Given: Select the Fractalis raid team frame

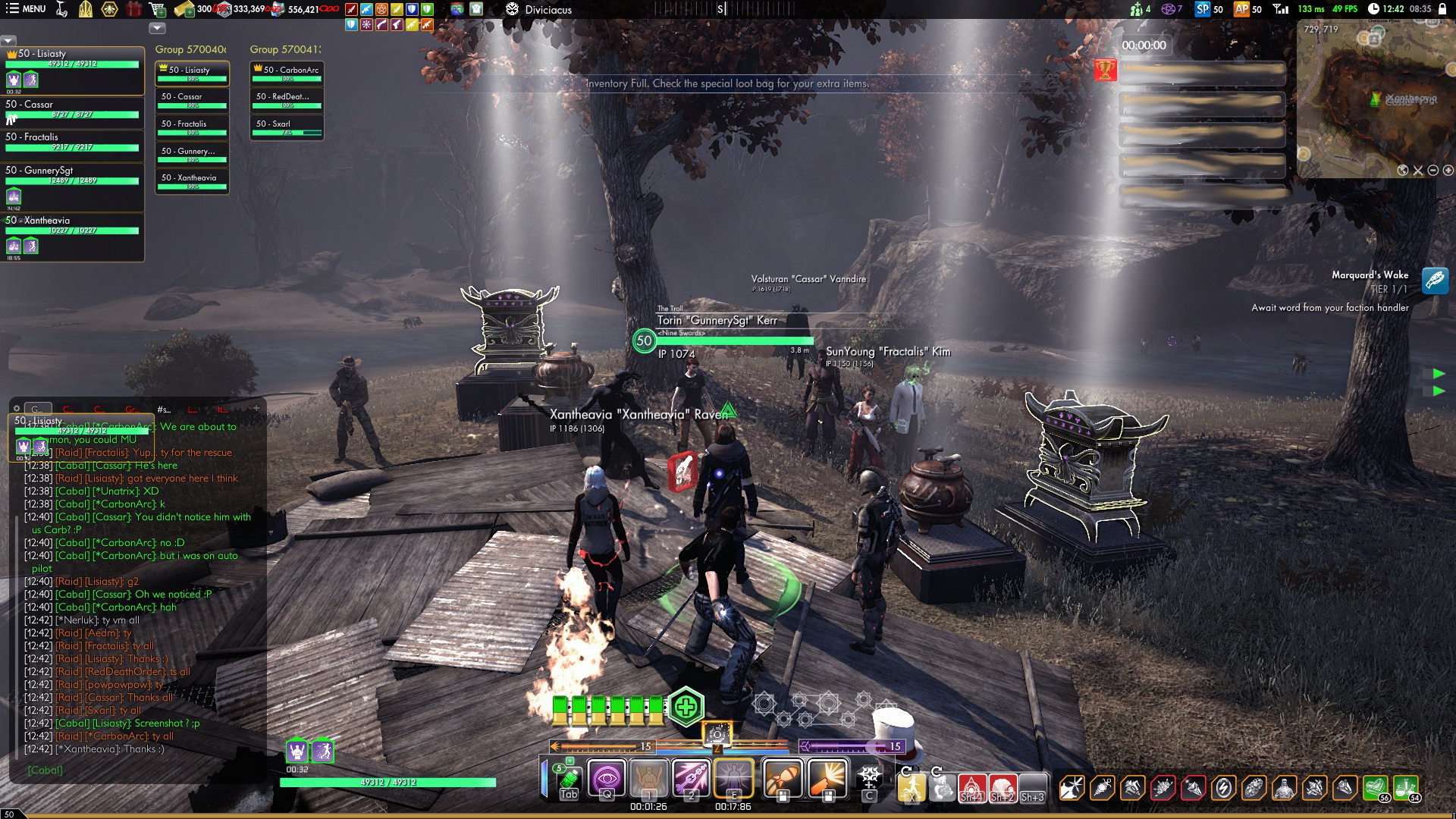Looking at the screenshot, I should pyautogui.click(x=73, y=143).
